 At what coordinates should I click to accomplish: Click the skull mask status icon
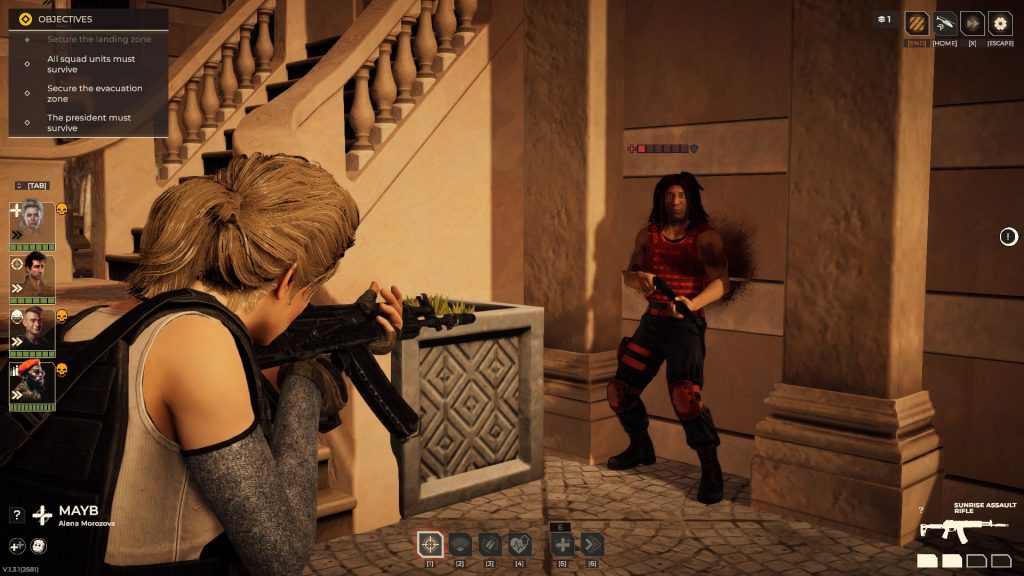pyautogui.click(x=38, y=546)
